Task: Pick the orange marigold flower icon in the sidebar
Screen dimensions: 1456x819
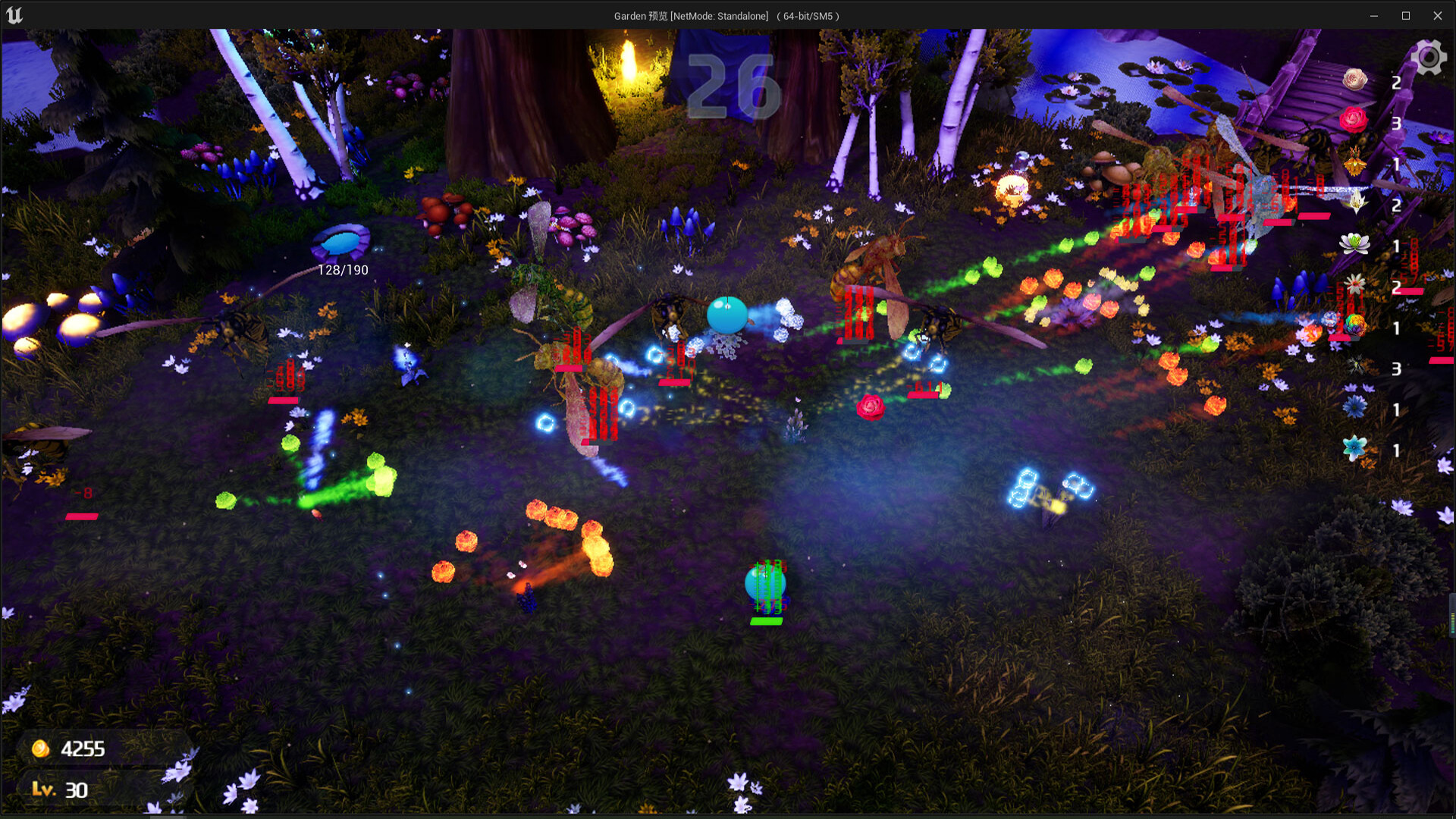Action: pyautogui.click(x=1354, y=163)
